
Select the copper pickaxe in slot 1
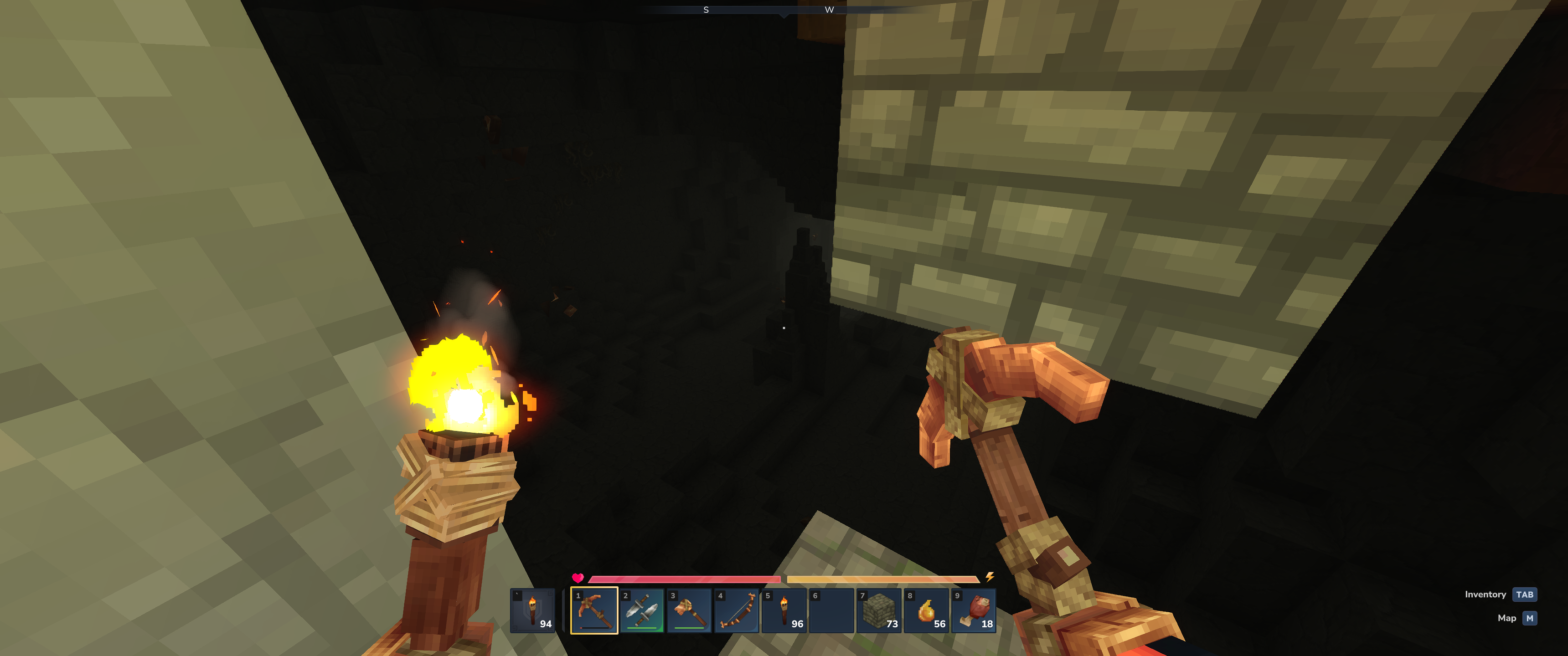594,610
